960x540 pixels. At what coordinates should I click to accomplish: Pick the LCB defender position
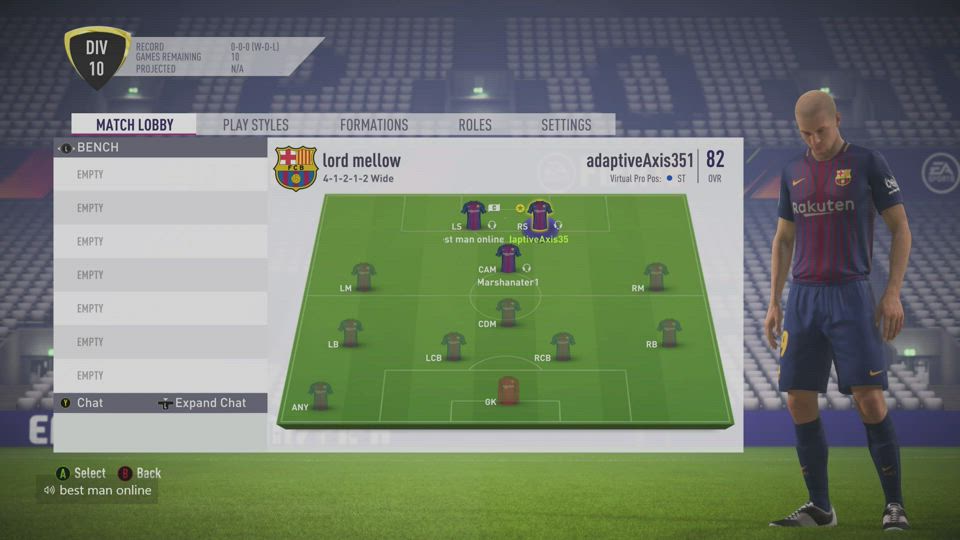click(x=454, y=346)
